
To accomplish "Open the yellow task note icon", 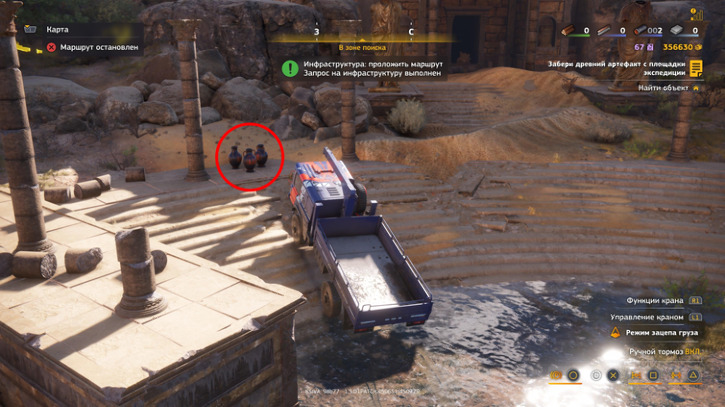I will pyautogui.click(x=696, y=68).
